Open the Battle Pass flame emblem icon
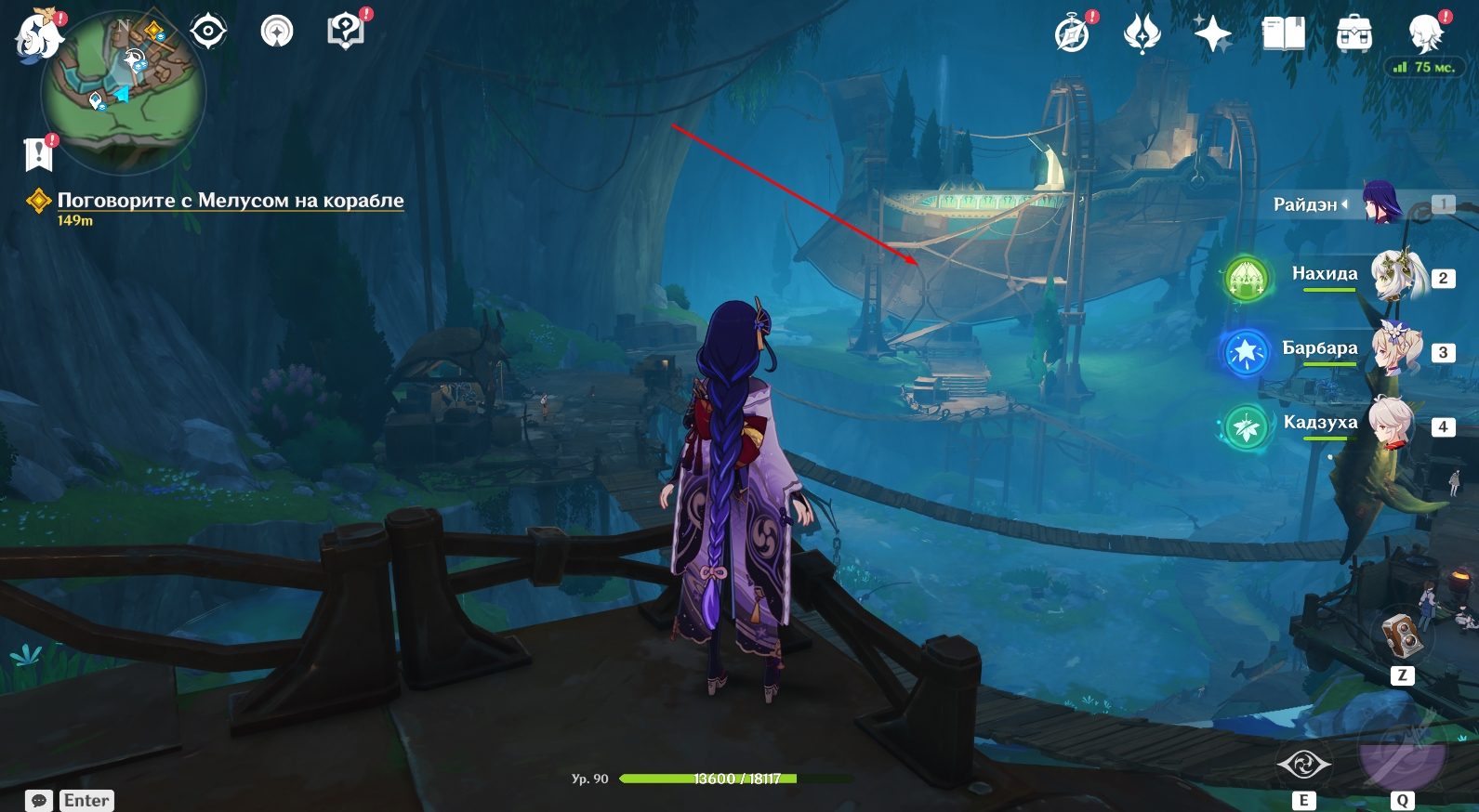 click(1142, 34)
